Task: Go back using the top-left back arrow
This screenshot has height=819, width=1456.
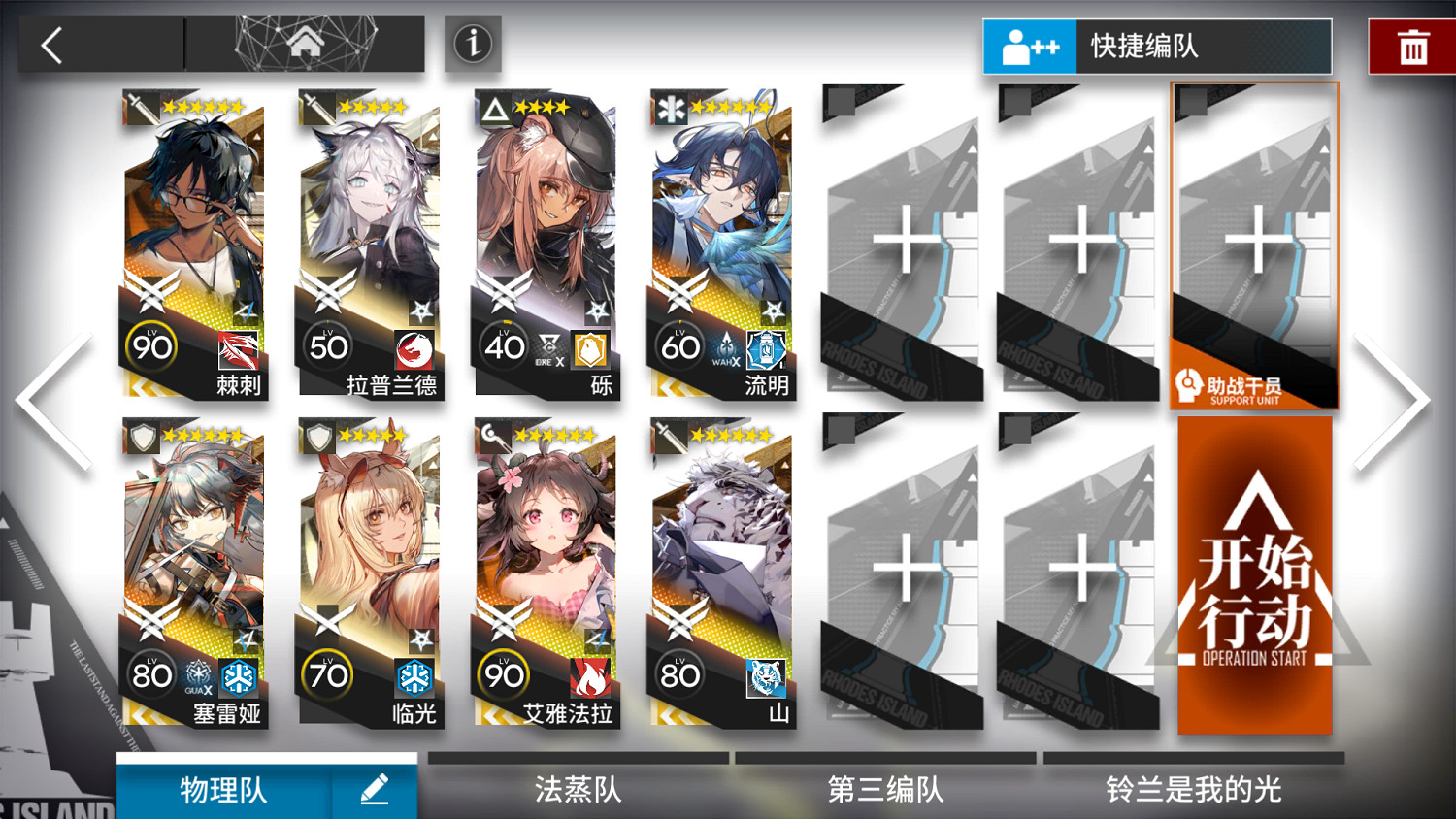Action: point(50,44)
